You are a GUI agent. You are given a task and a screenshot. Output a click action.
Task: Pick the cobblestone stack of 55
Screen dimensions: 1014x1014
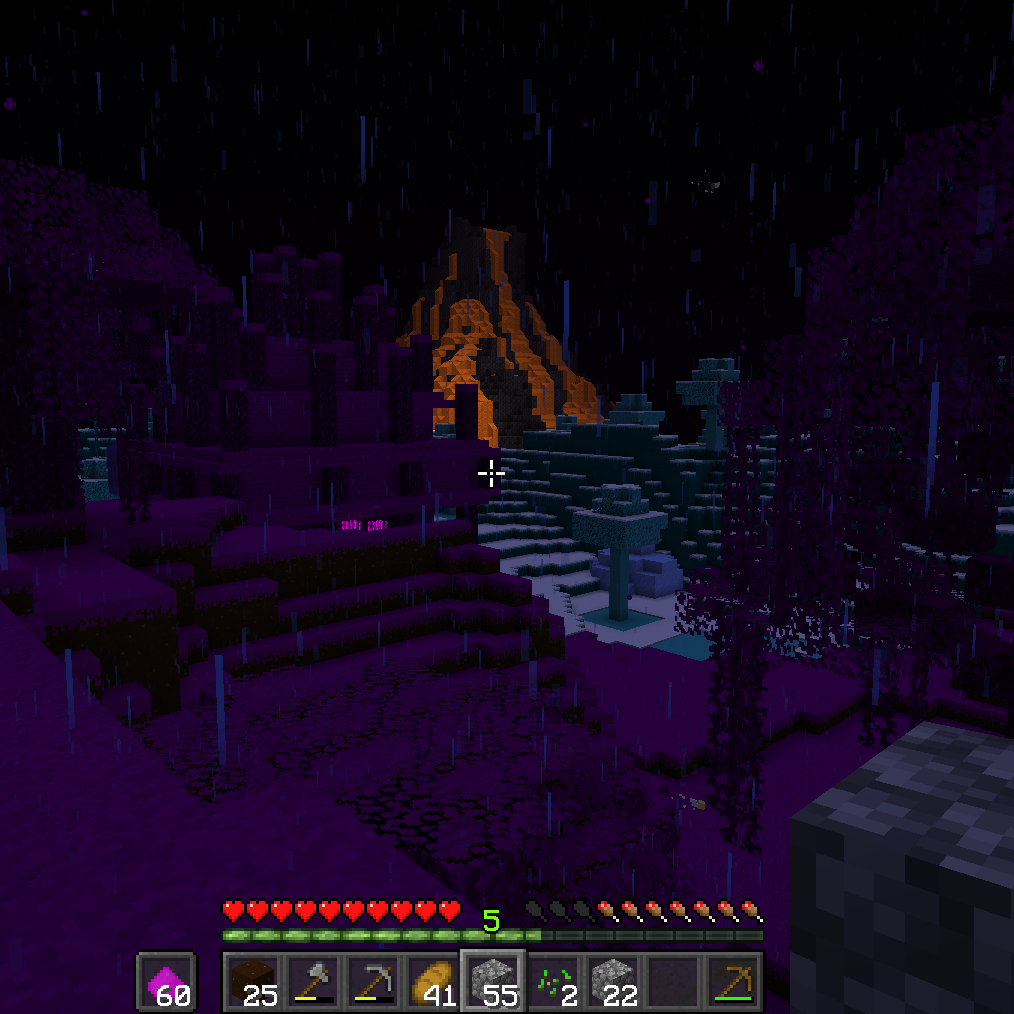[x=492, y=981]
